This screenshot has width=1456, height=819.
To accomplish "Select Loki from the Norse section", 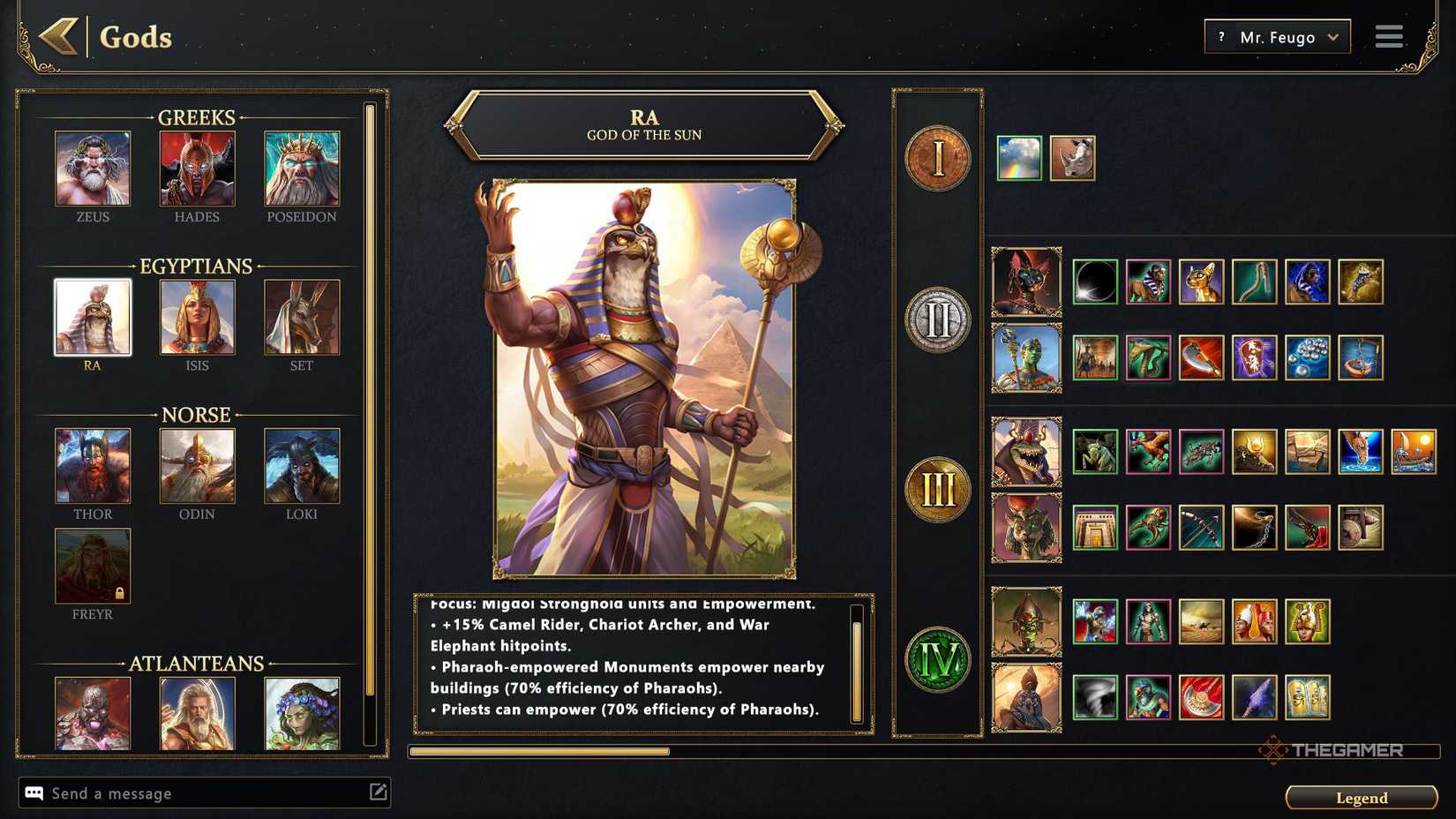I will click(302, 465).
